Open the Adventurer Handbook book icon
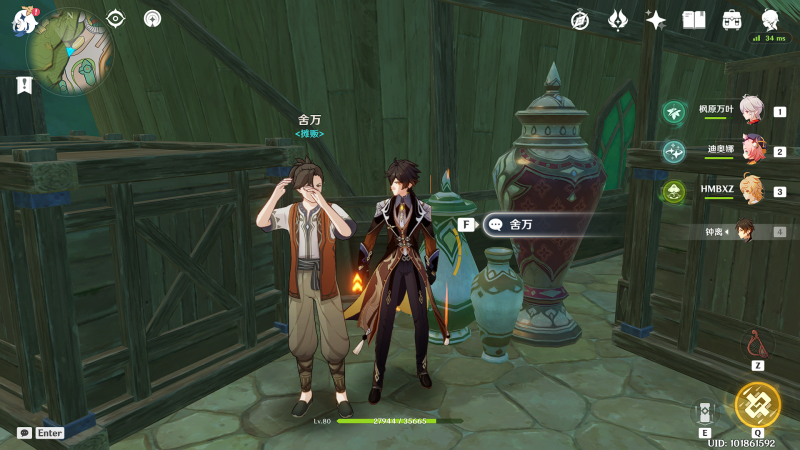800x450 pixels. click(694, 20)
